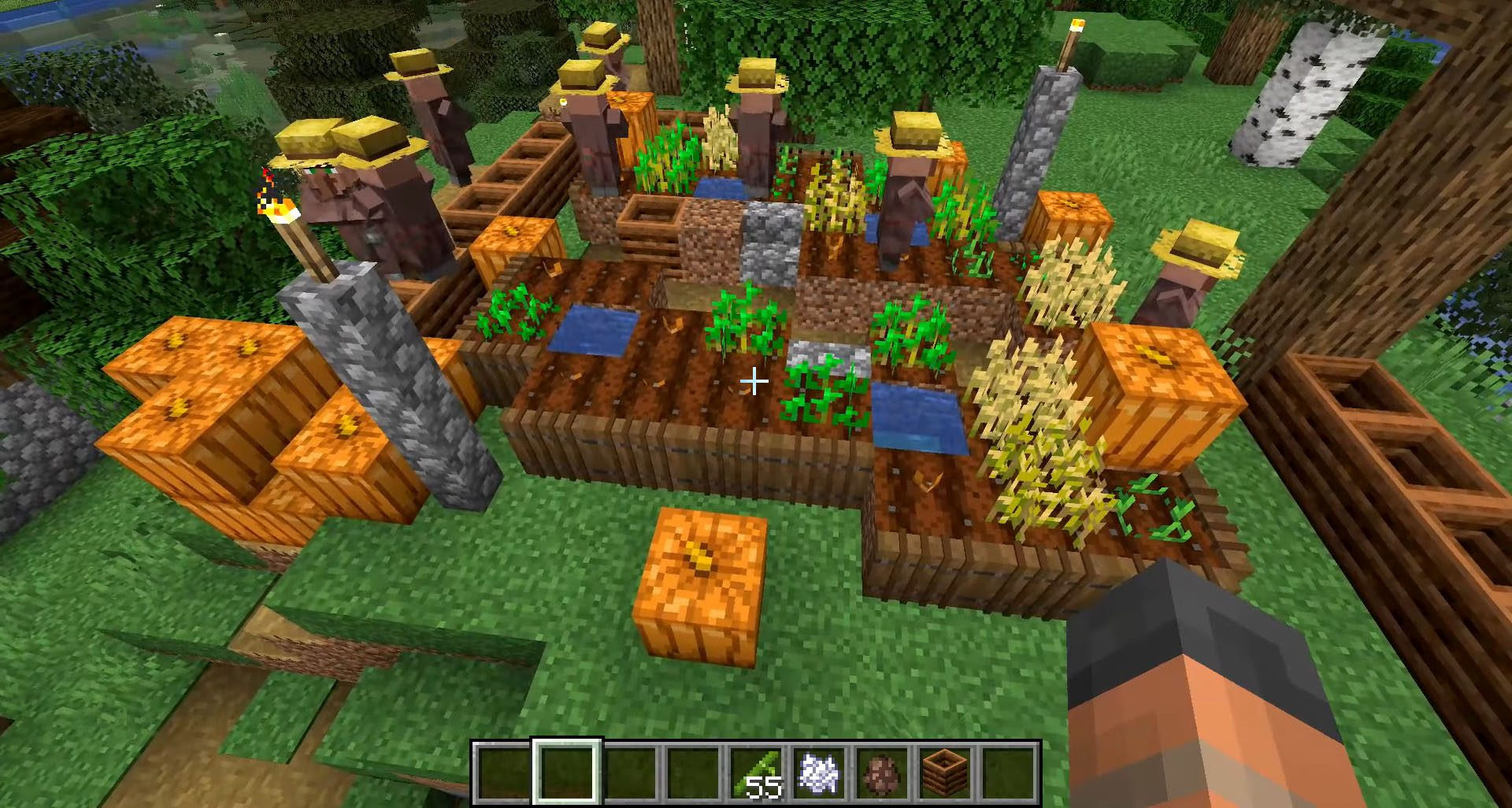
Task: Click the highlighted empty hotbar slot
Action: pos(568,773)
